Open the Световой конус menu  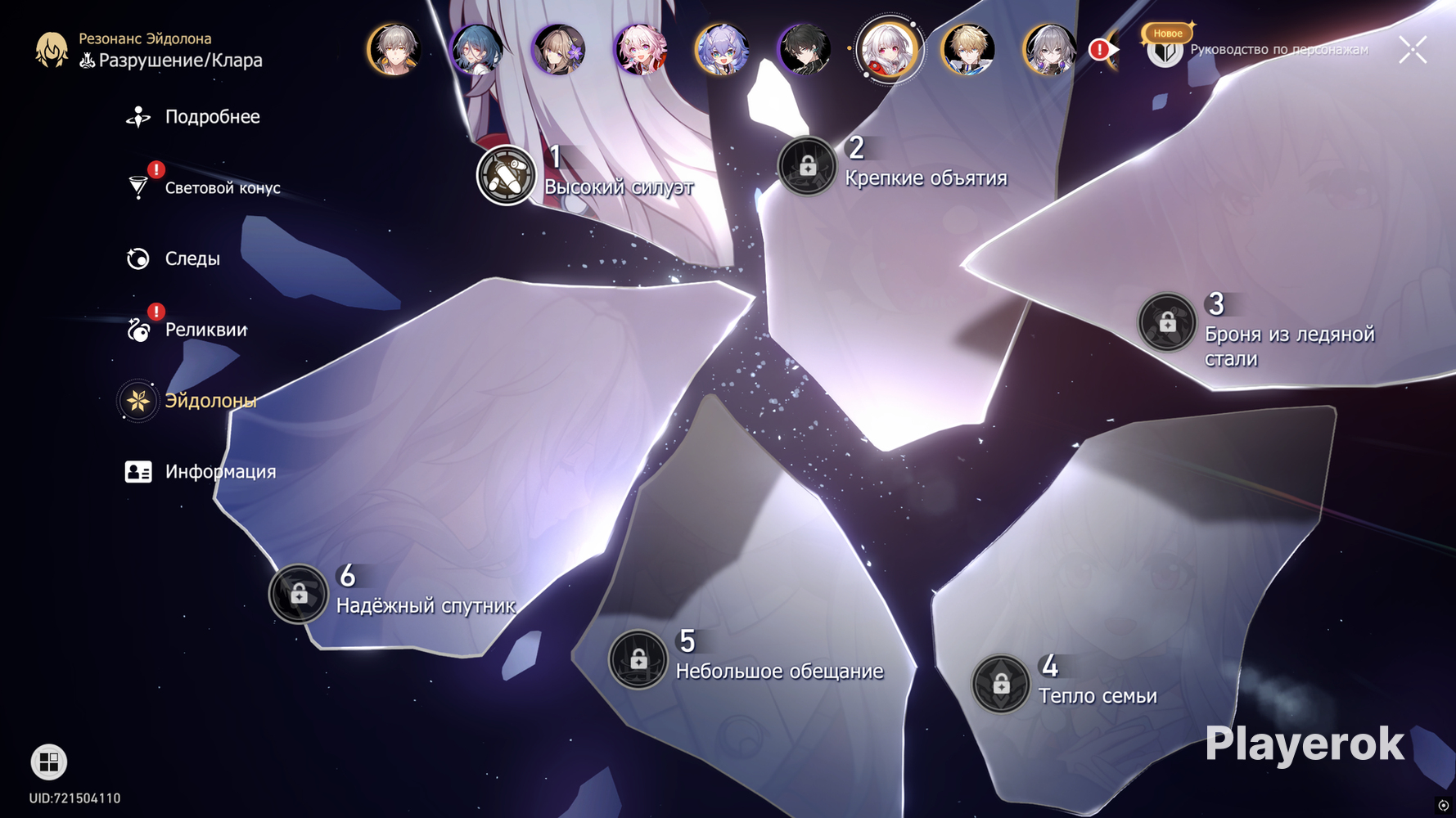(x=222, y=188)
